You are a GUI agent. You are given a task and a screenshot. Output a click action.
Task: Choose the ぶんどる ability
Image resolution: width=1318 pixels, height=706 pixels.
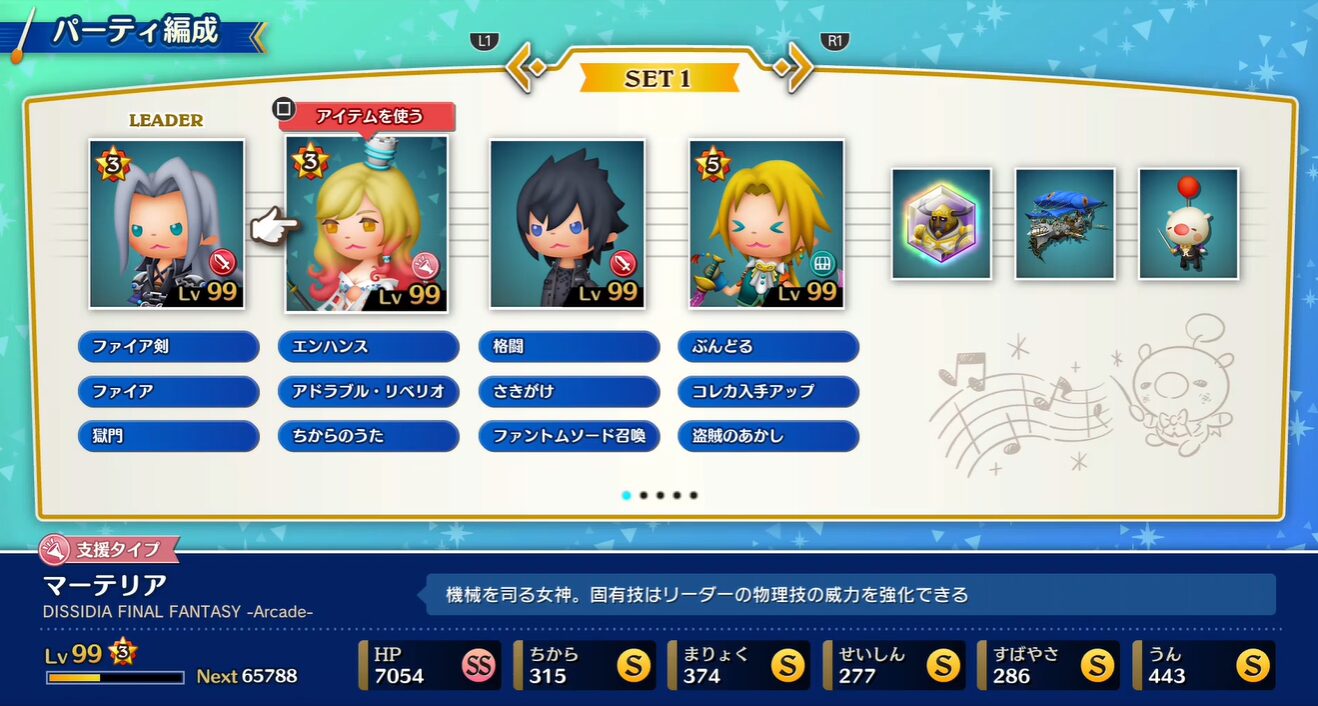tap(768, 347)
